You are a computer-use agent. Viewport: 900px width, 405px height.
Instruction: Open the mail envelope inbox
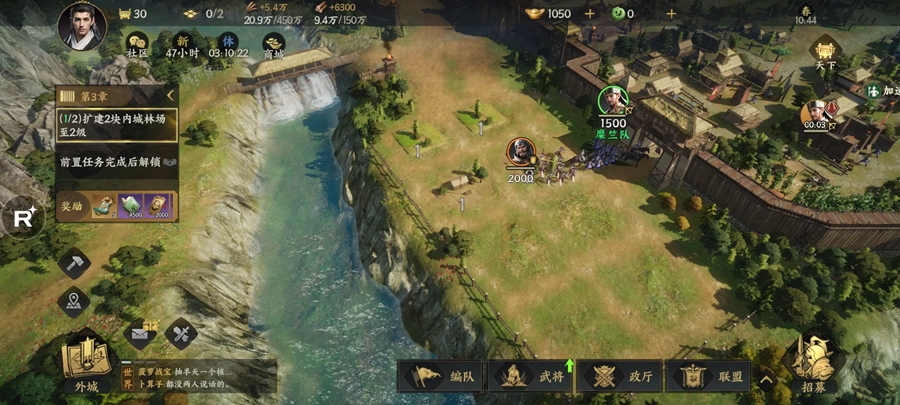(x=141, y=333)
